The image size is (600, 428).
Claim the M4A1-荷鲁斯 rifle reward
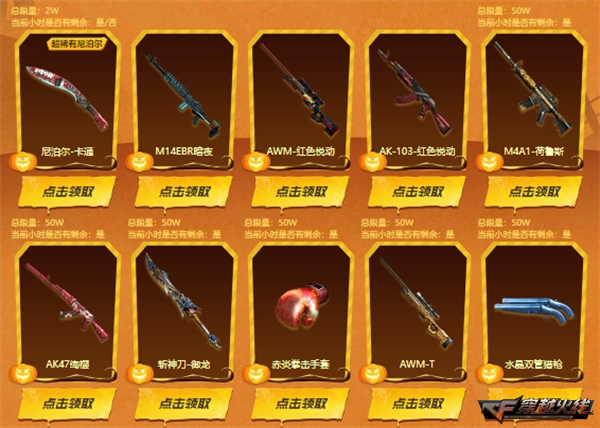[x=532, y=191]
